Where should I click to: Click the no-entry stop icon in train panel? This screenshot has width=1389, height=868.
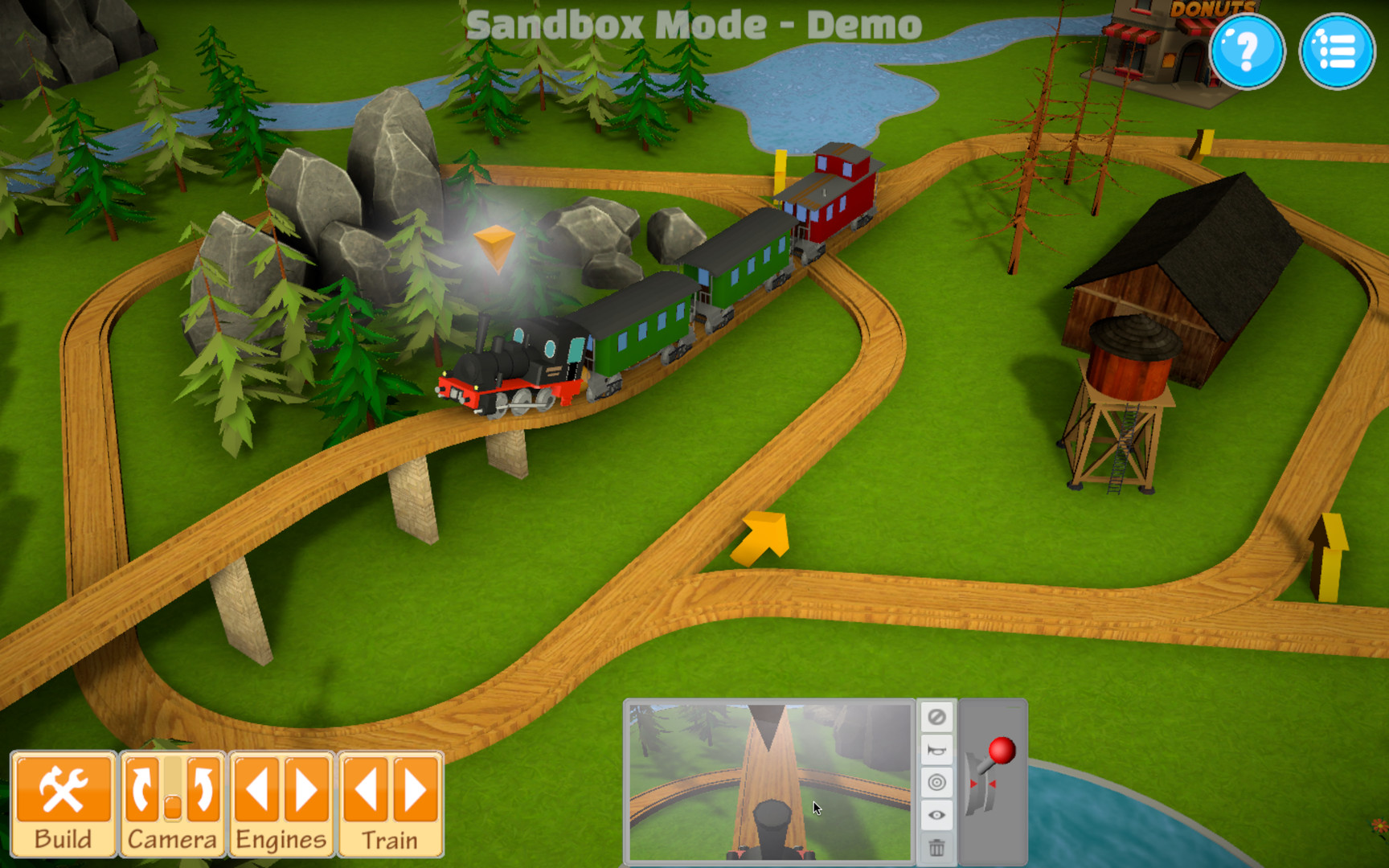937,718
